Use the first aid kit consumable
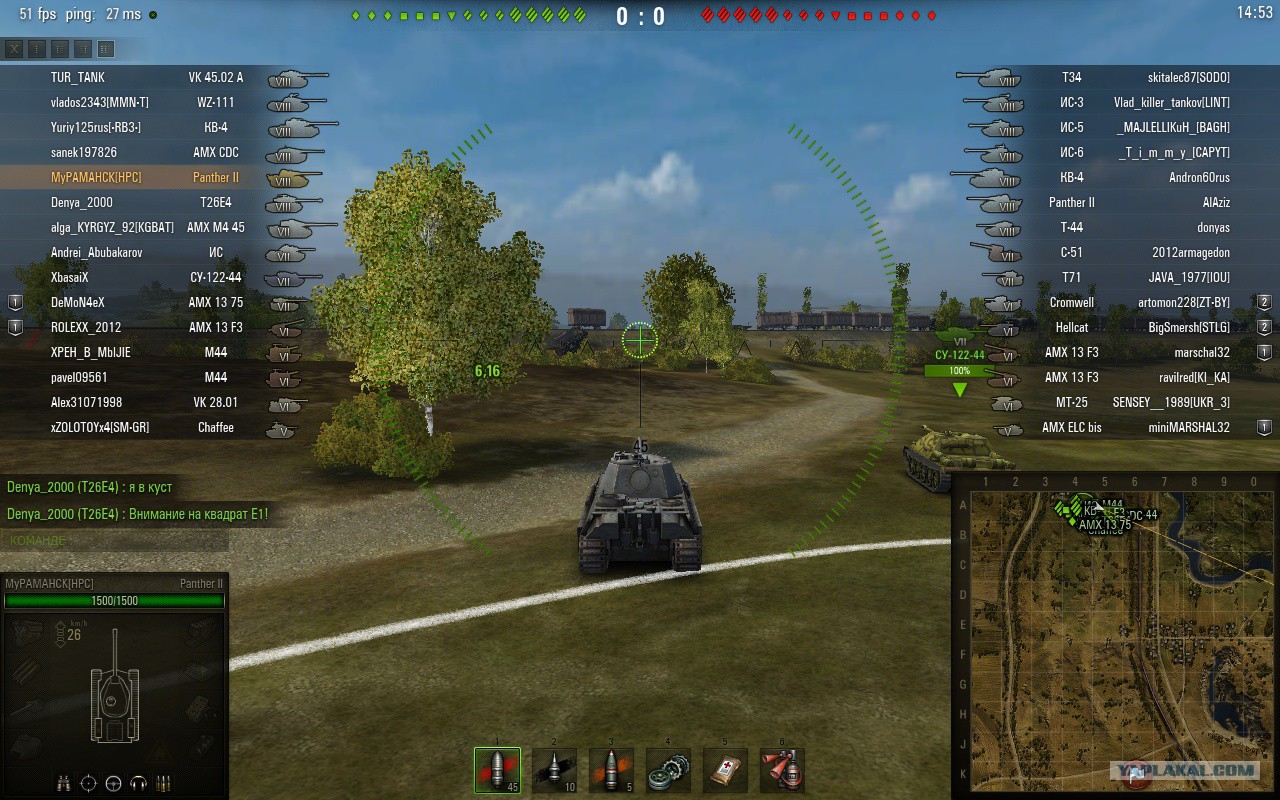This screenshot has height=800, width=1280. coord(725,770)
